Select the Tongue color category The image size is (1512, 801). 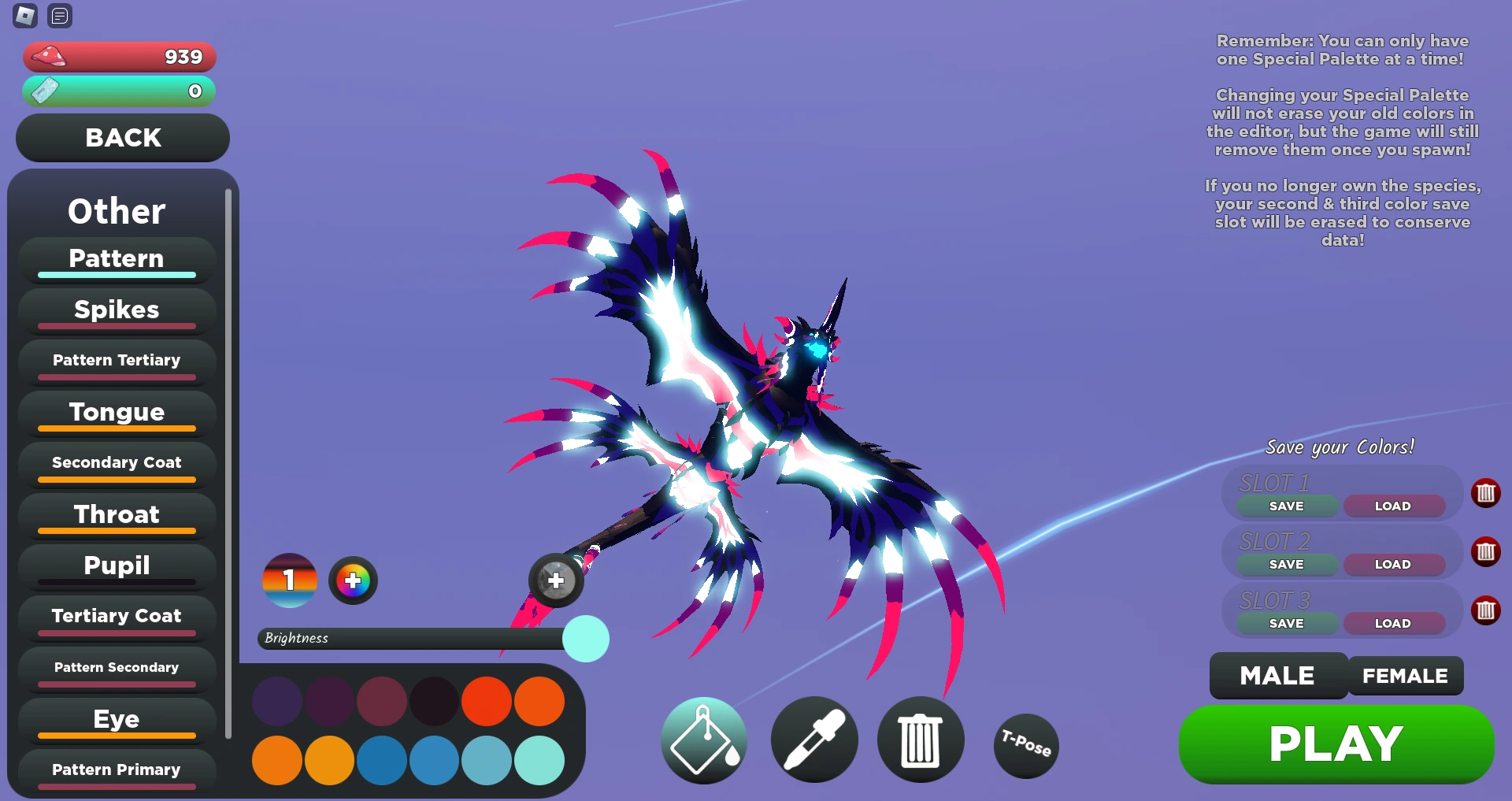[x=116, y=412]
